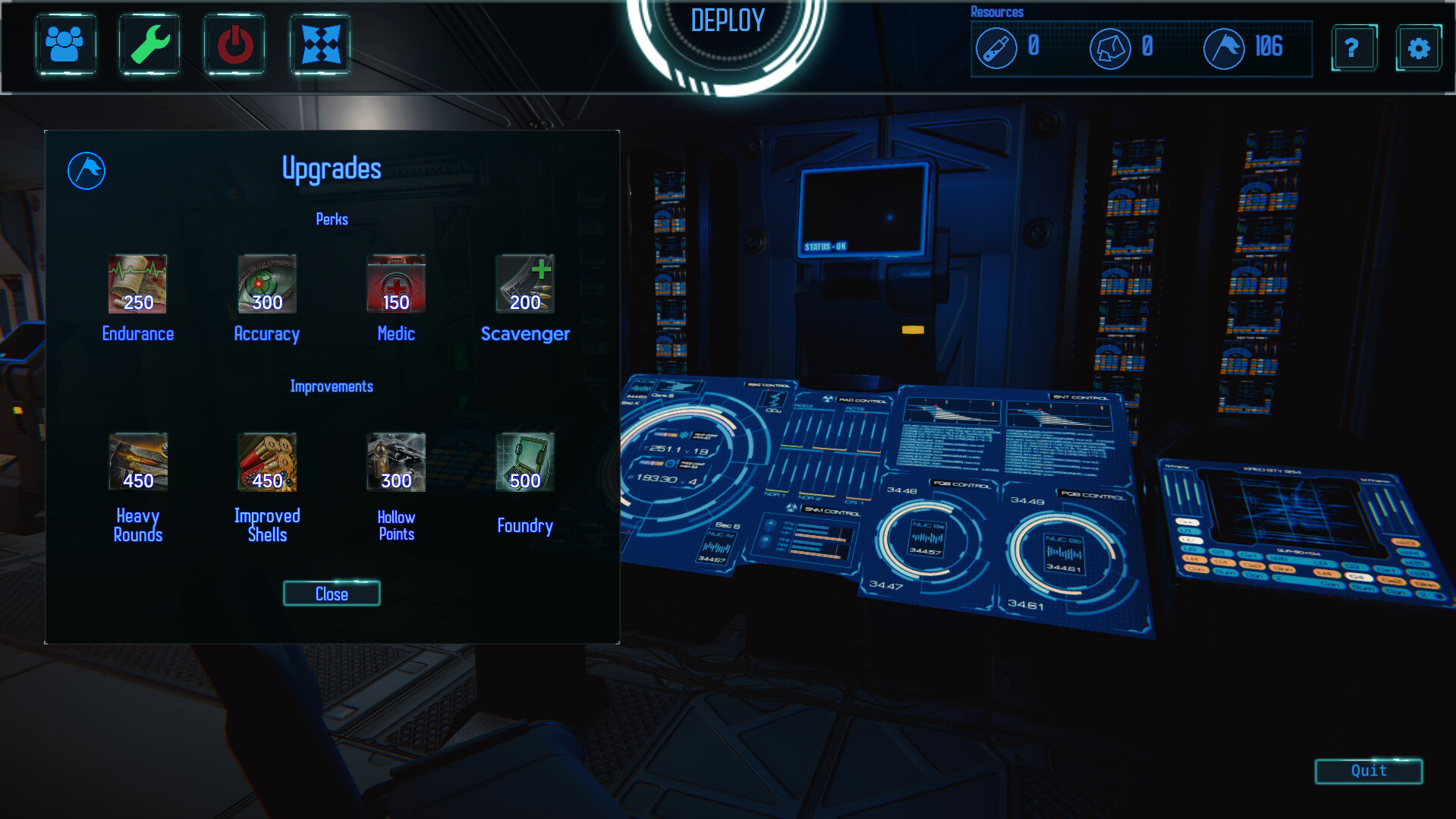
Task: Purchase the Accuracy perk for 300
Action: [266, 285]
